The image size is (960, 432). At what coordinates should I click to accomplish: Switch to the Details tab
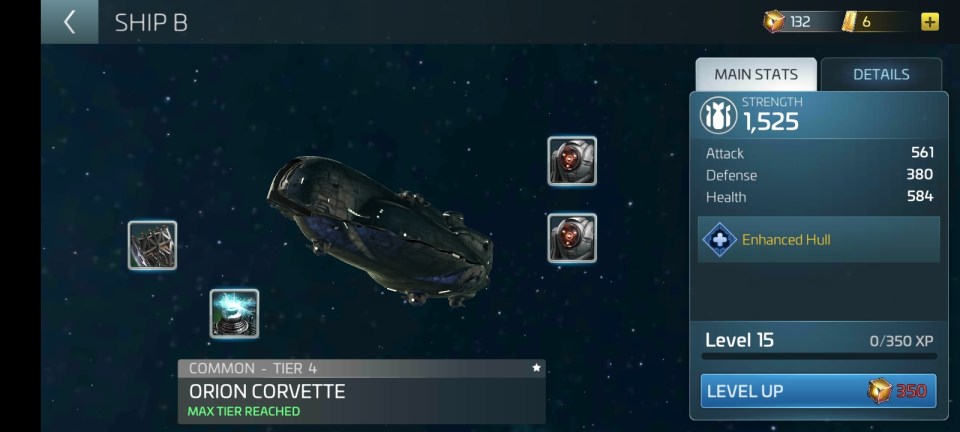tap(880, 74)
